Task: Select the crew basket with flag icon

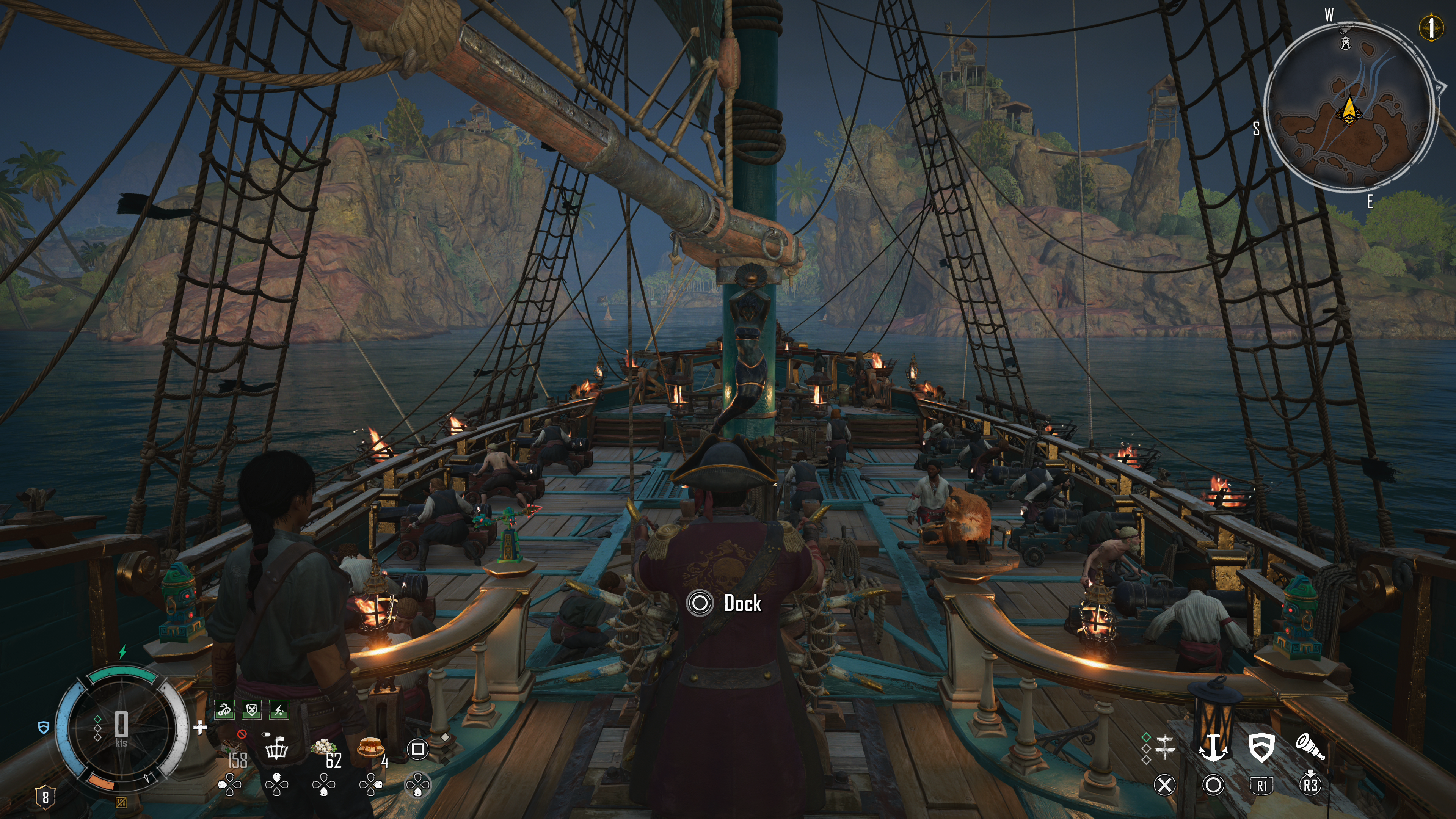Action: click(277, 748)
